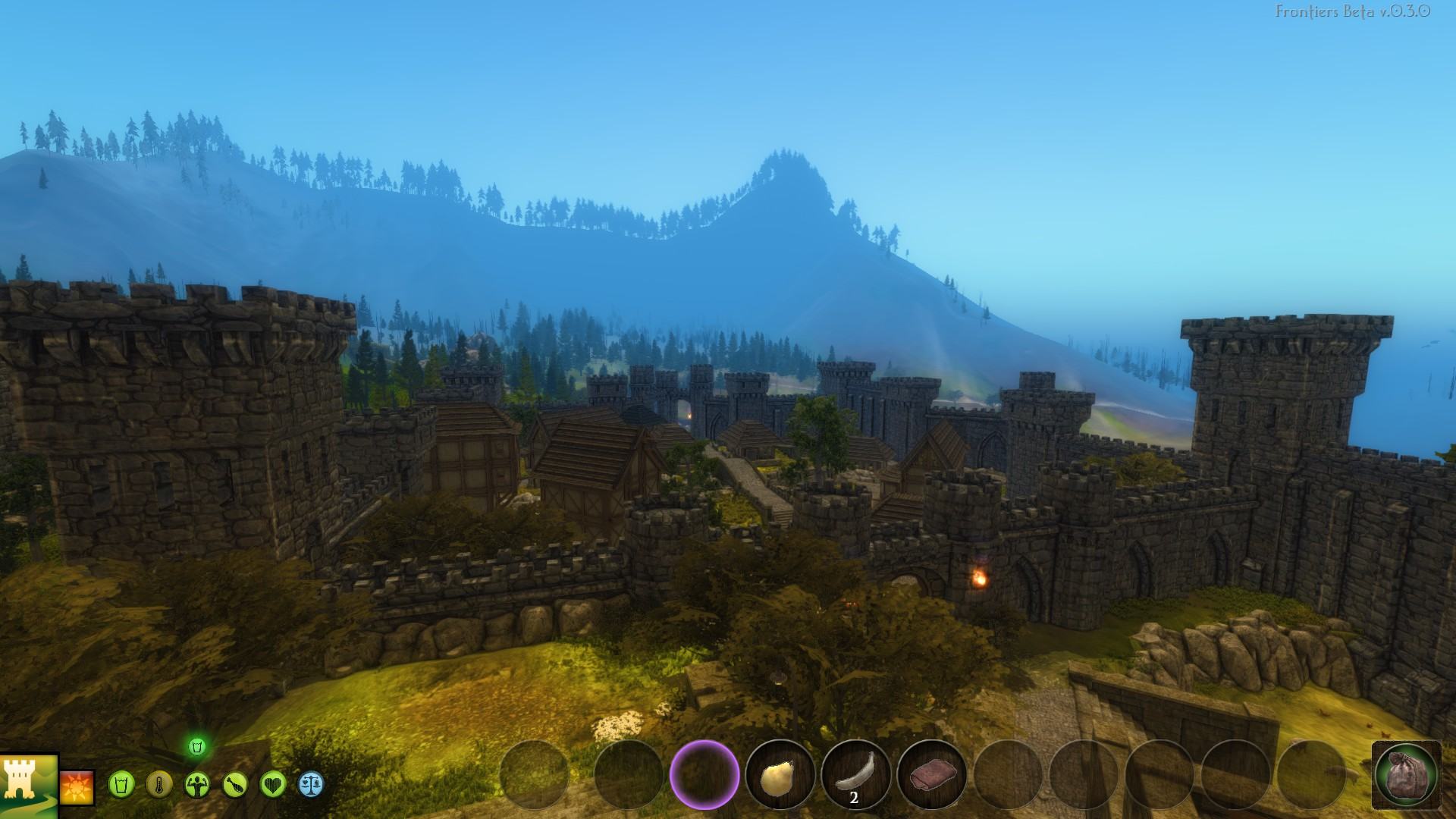Click the thirst cup status icon

pyautogui.click(x=121, y=784)
